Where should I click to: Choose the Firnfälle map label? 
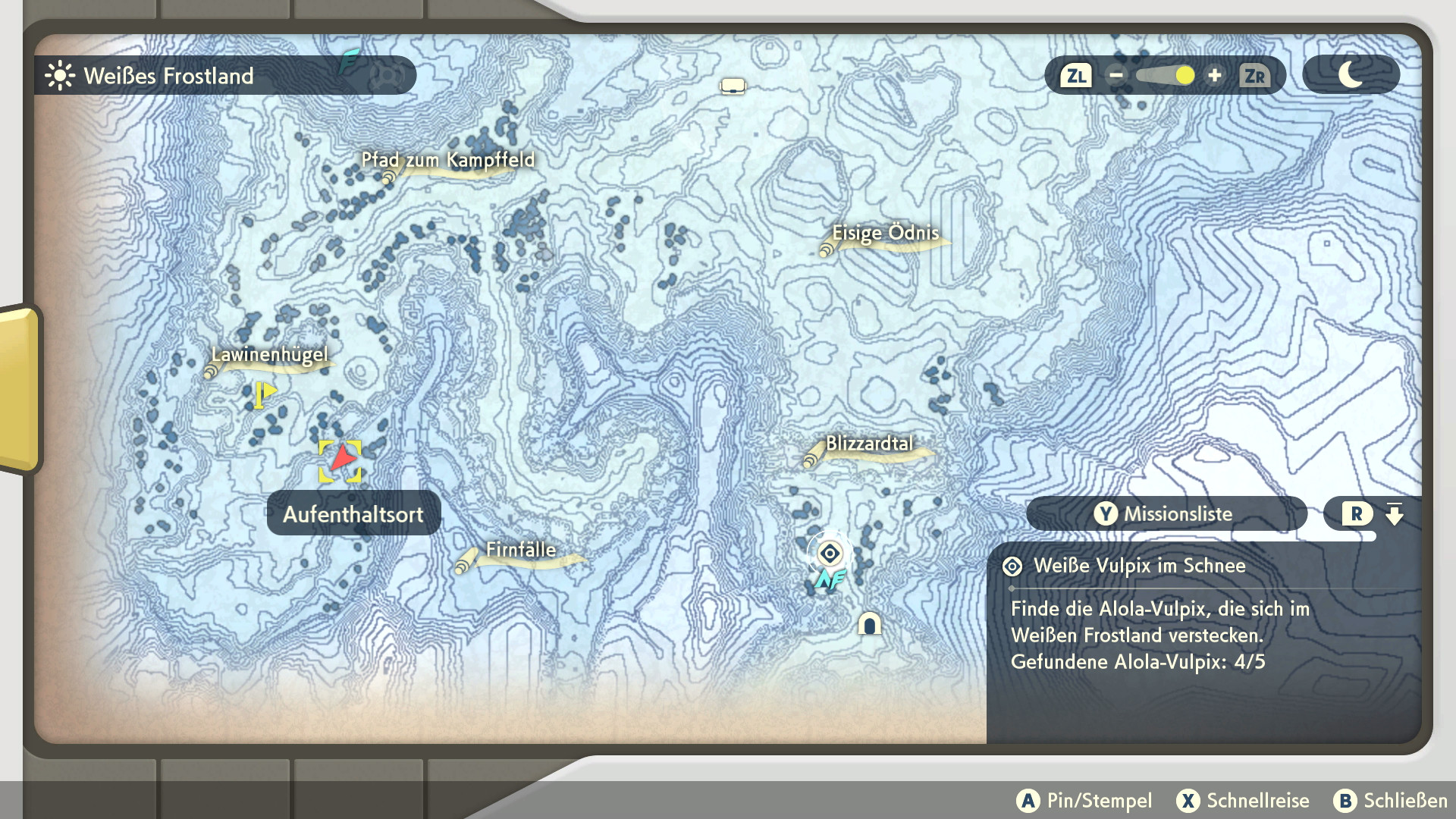tap(521, 551)
